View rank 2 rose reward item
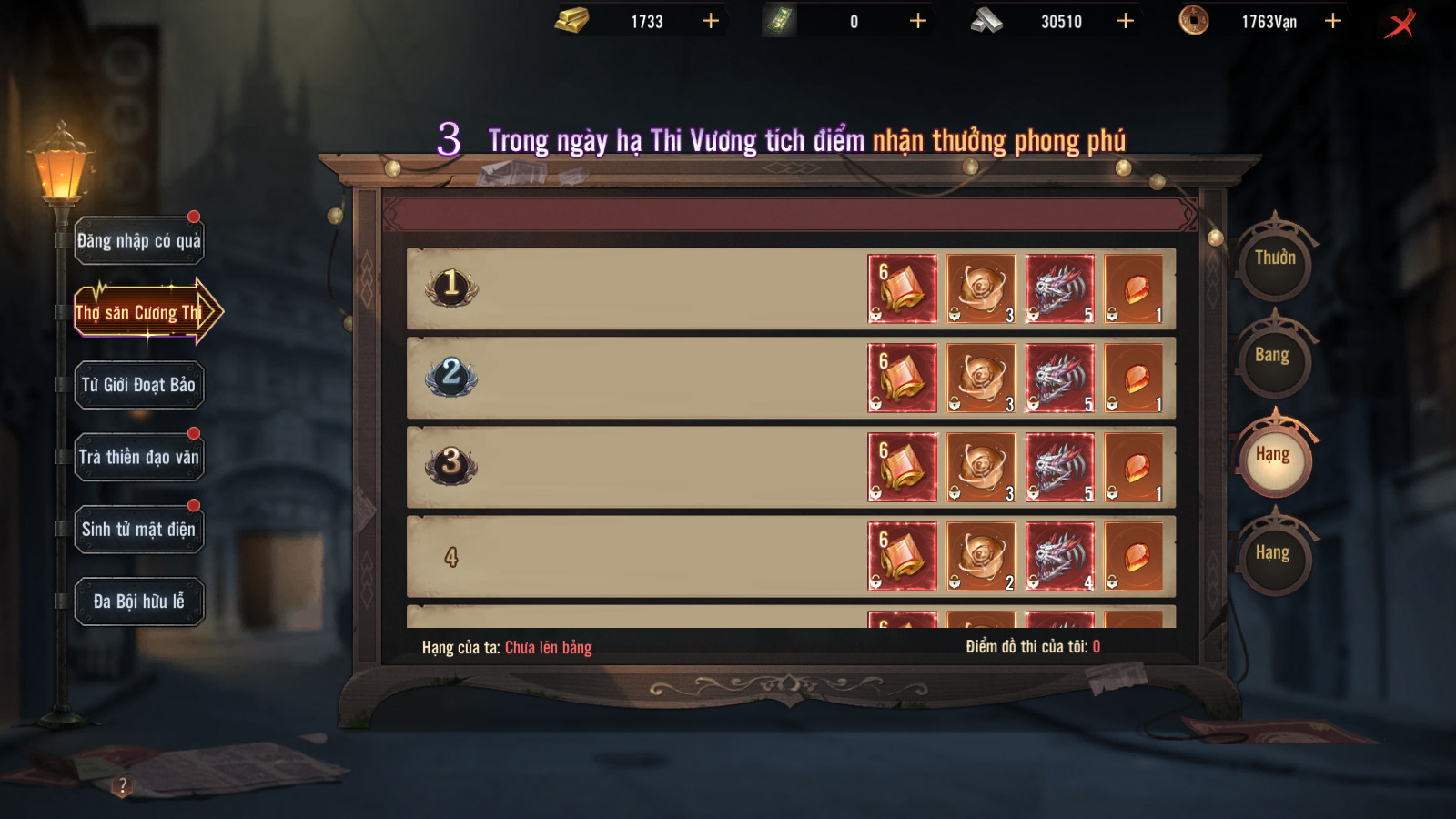Viewport: 1456px width, 819px height. point(981,379)
